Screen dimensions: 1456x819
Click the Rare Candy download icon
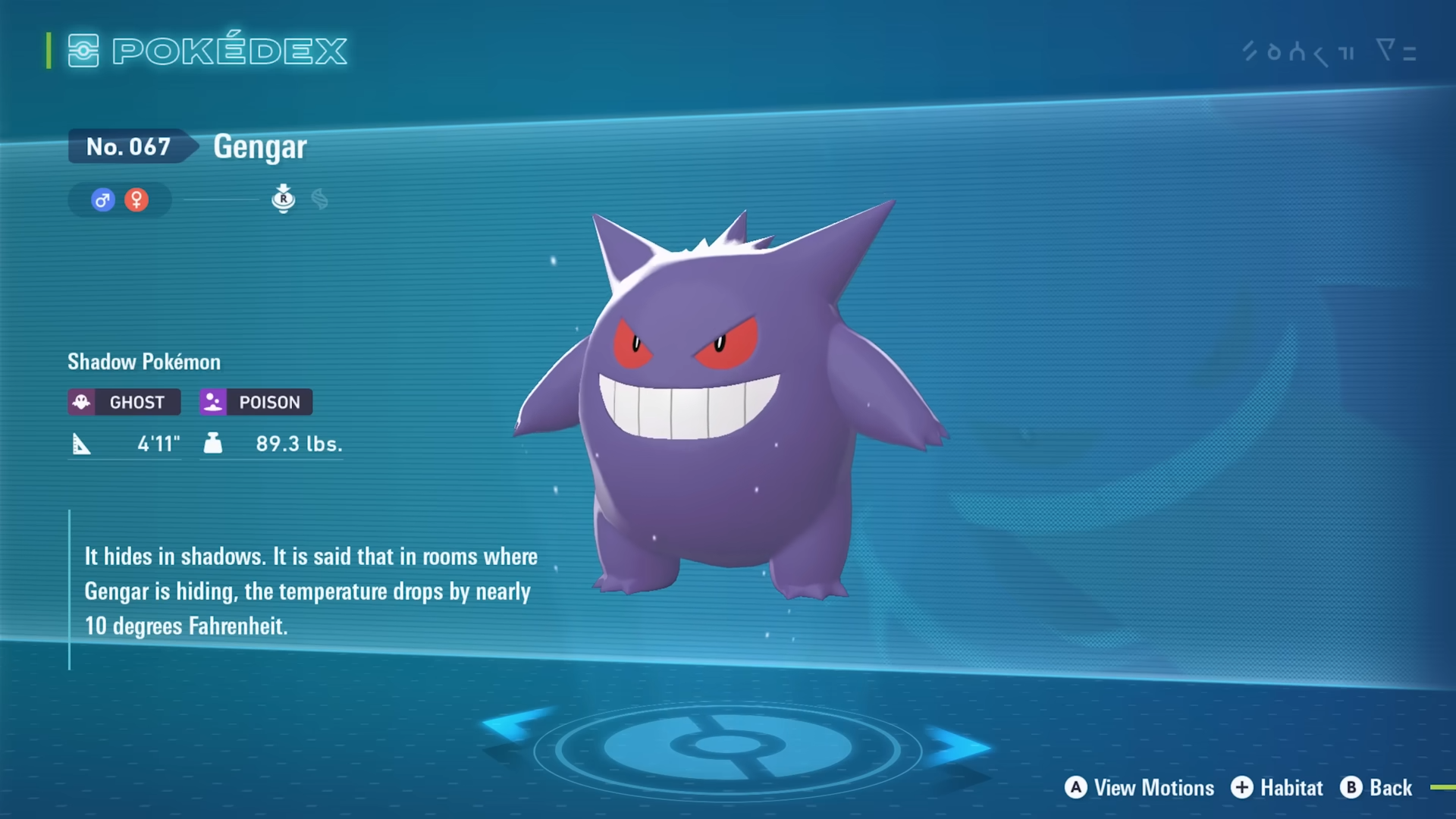(284, 199)
